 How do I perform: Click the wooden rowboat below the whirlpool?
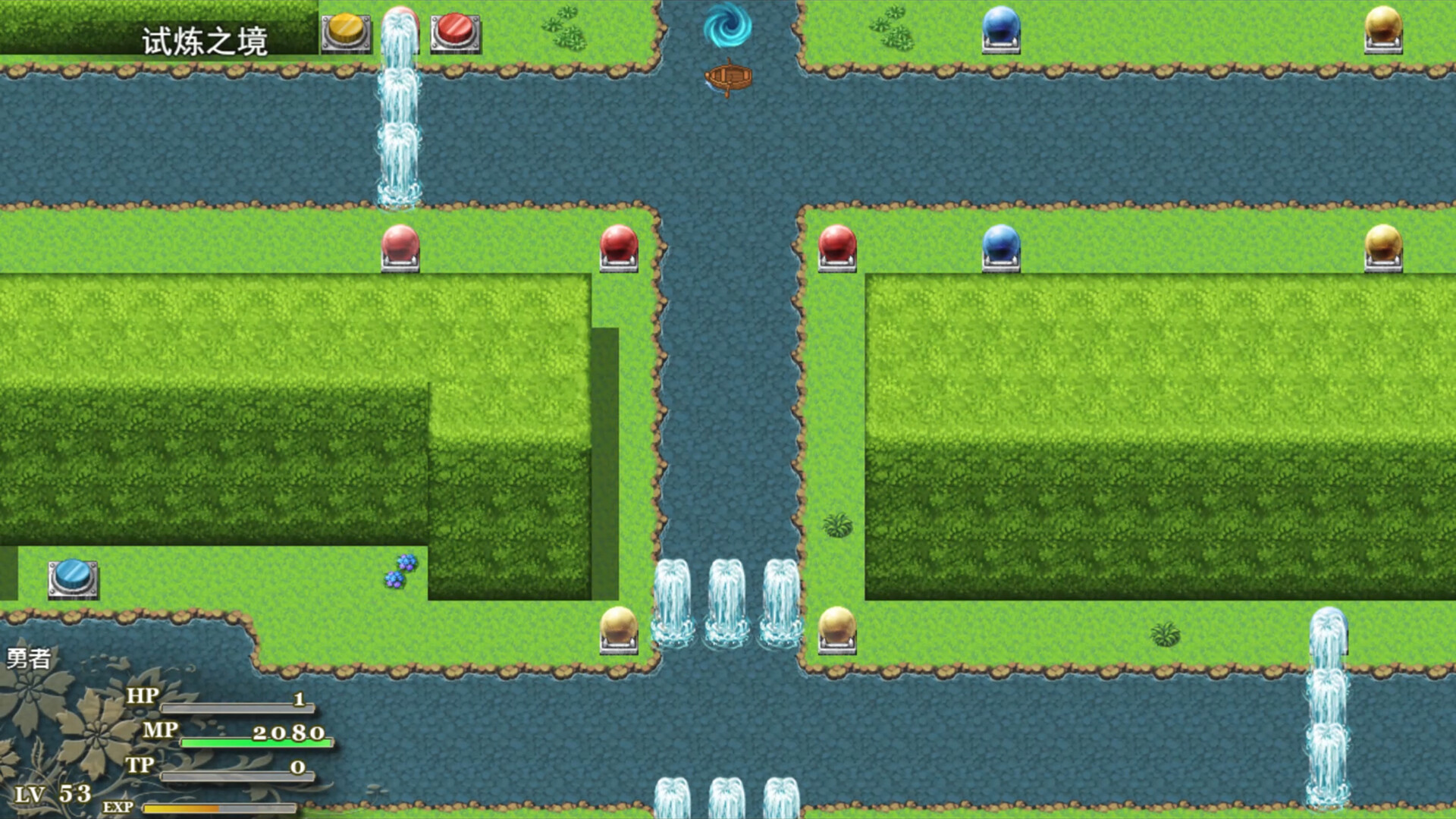coord(730,76)
